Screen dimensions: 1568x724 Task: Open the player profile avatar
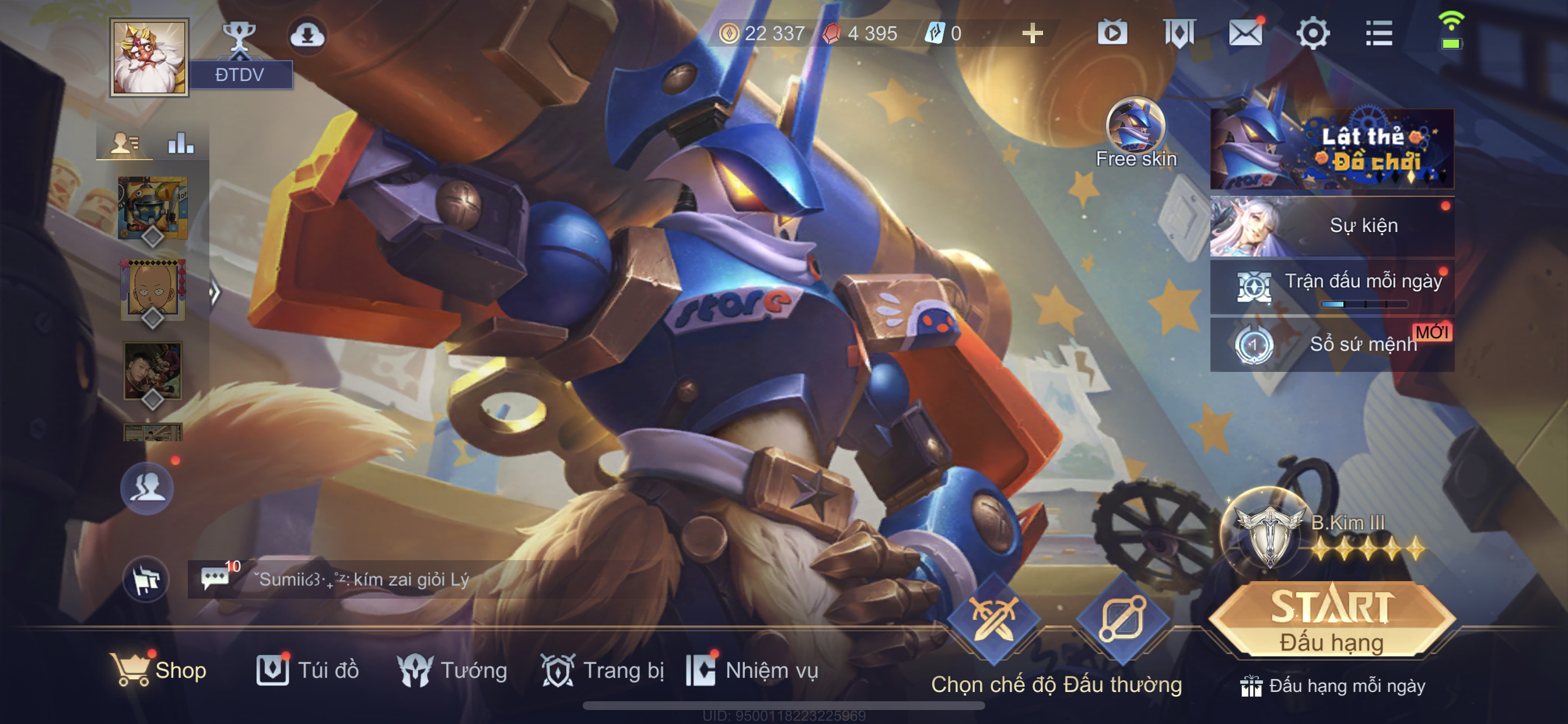(x=149, y=57)
